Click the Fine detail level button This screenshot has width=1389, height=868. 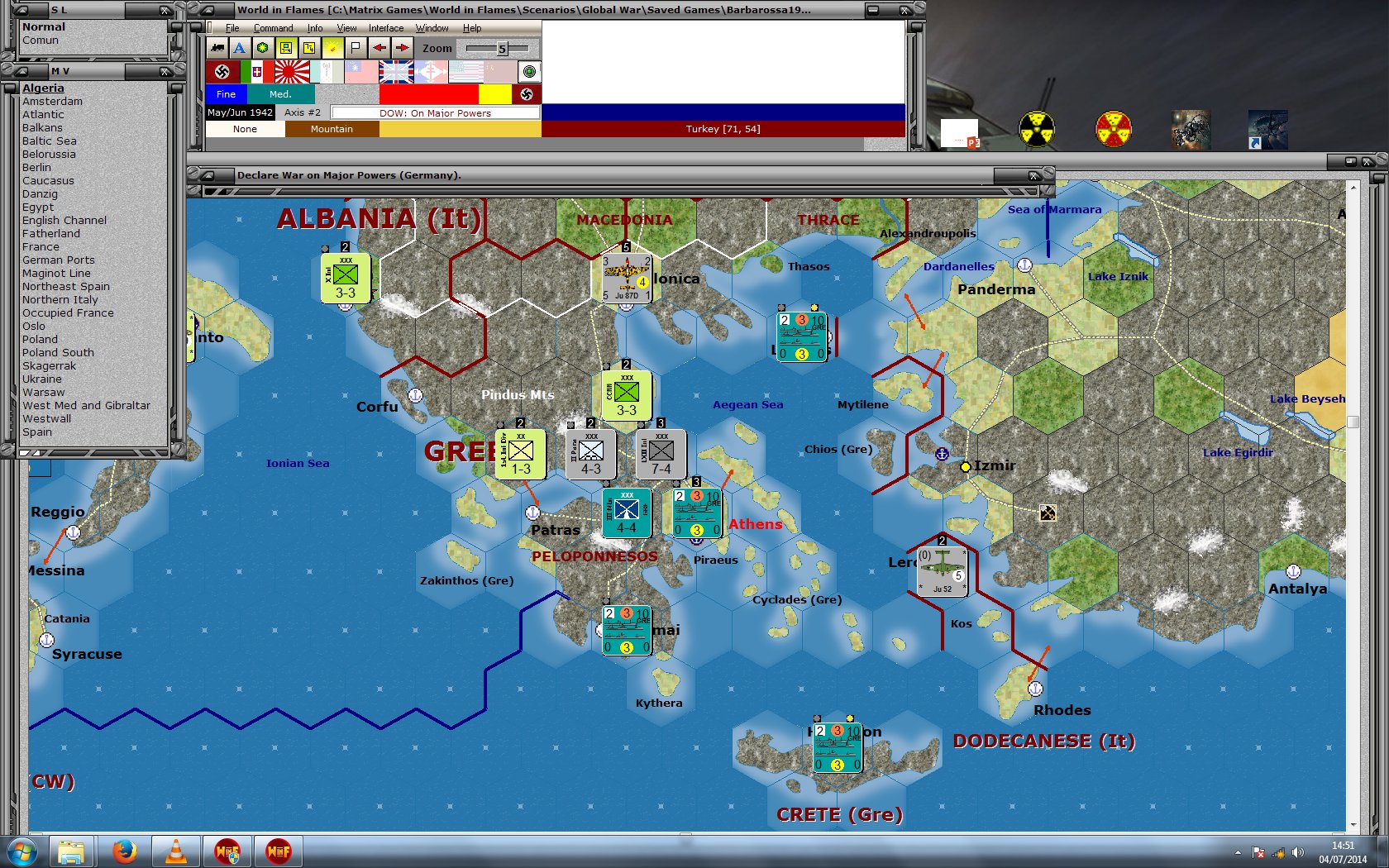(x=225, y=94)
